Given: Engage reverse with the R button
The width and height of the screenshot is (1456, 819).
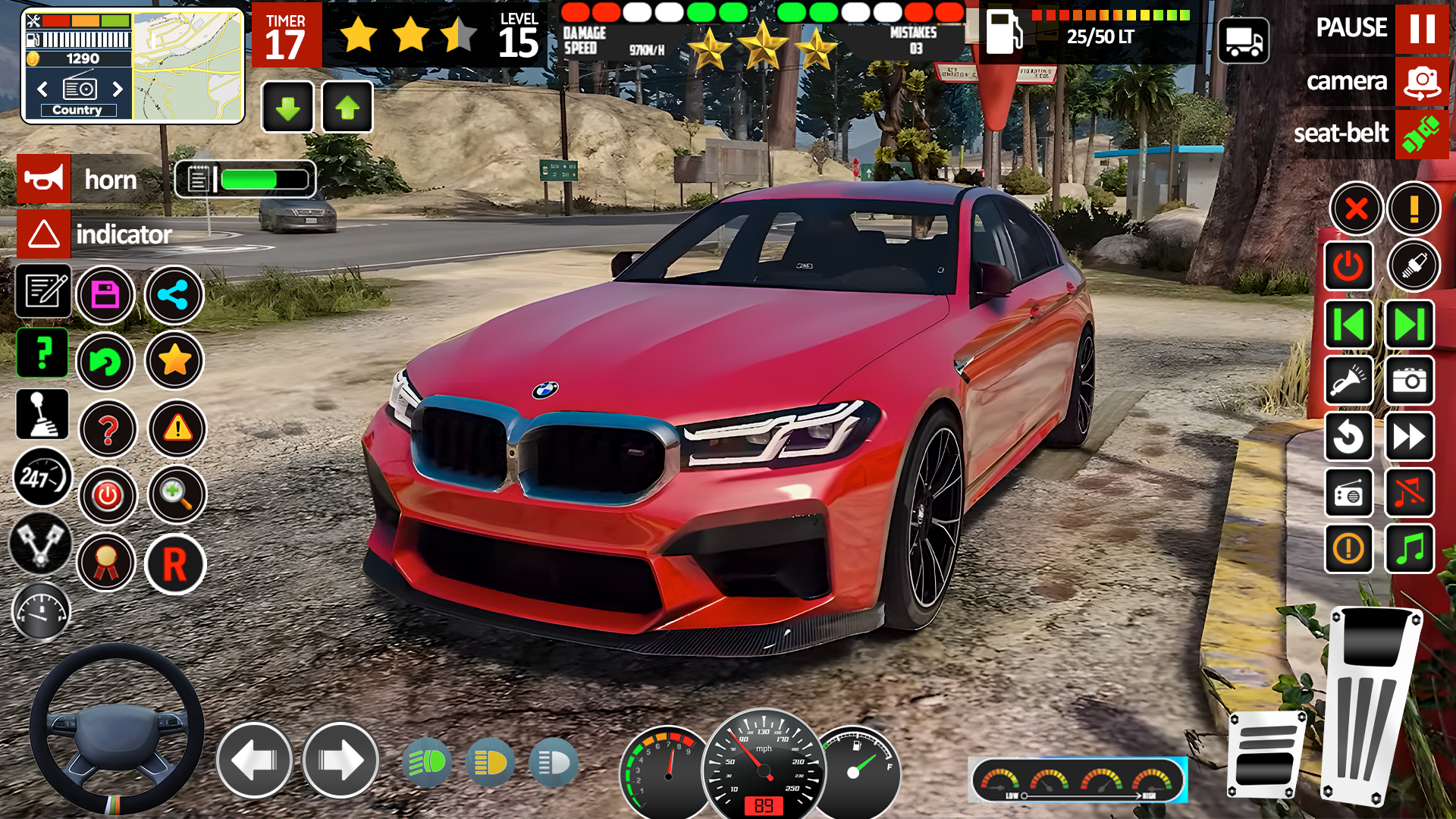Looking at the screenshot, I should tap(177, 563).
